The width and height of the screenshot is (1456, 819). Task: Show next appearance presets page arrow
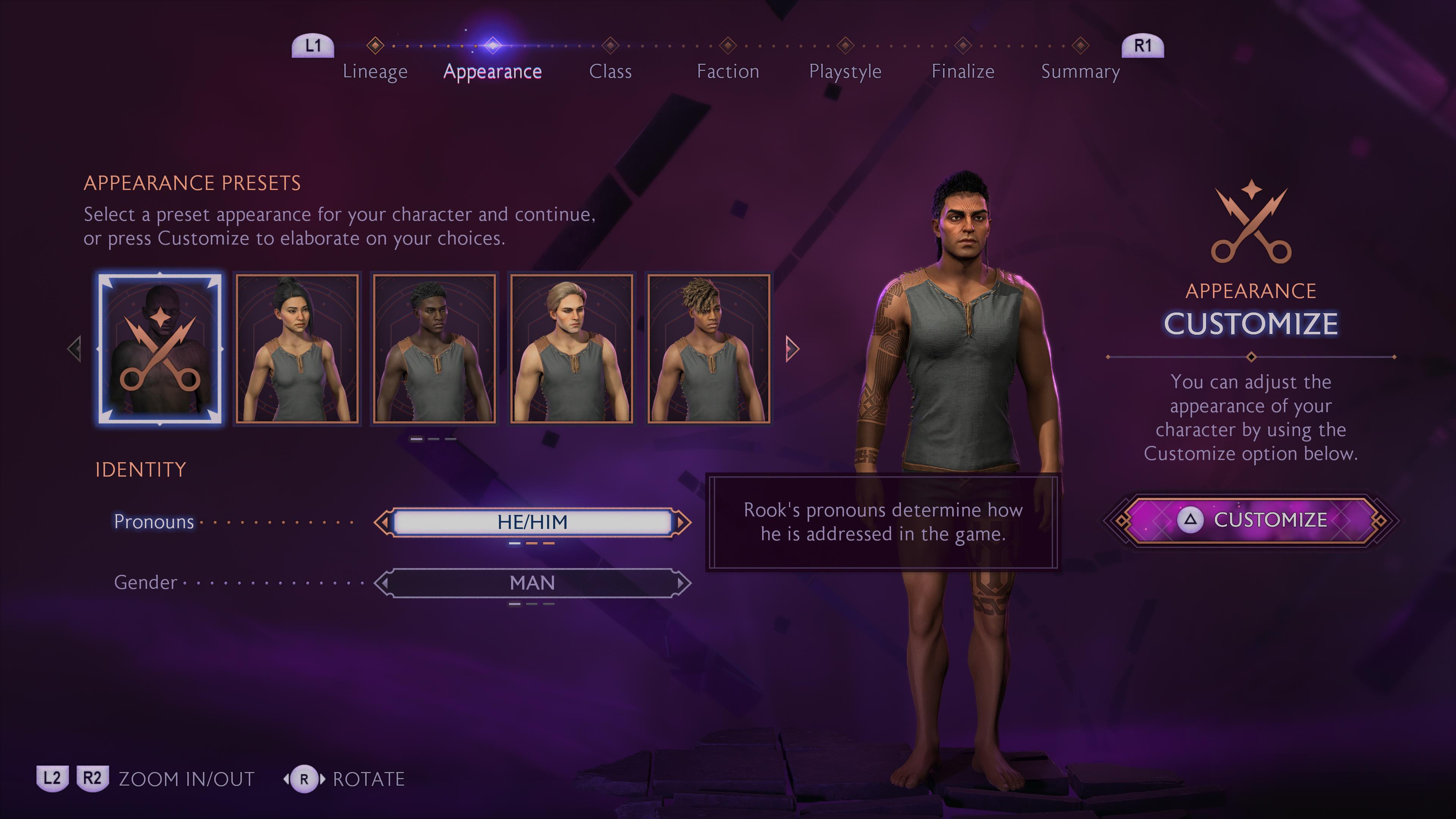(x=792, y=349)
